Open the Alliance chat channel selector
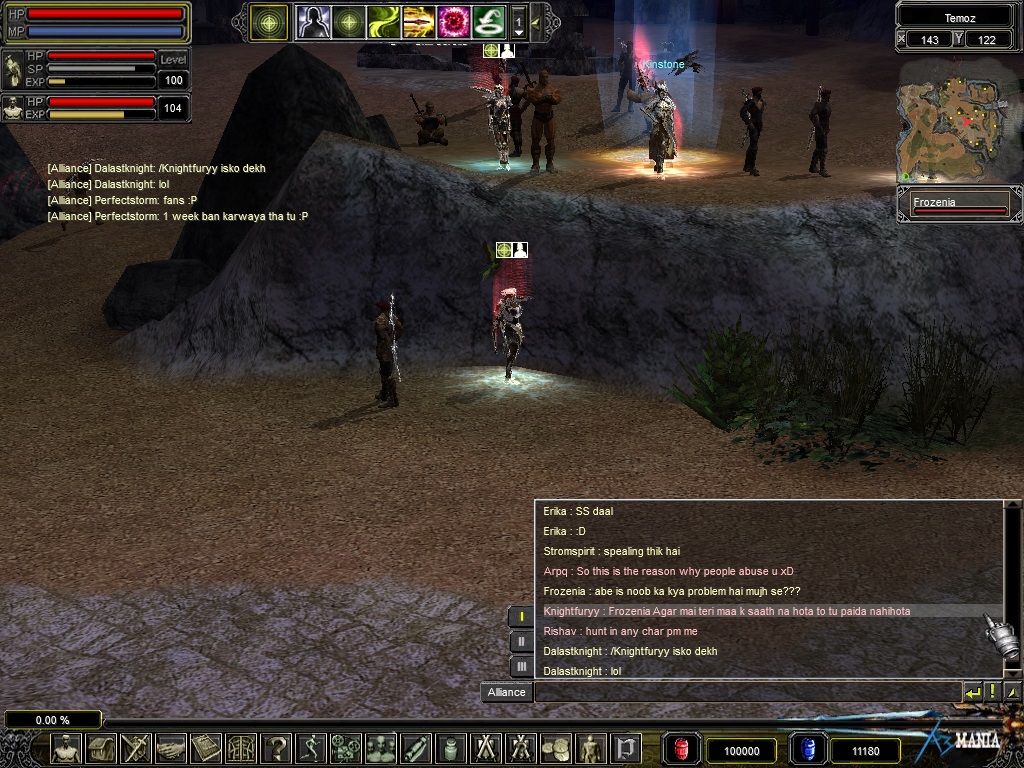Screen dimensions: 1024x768 click(506, 692)
